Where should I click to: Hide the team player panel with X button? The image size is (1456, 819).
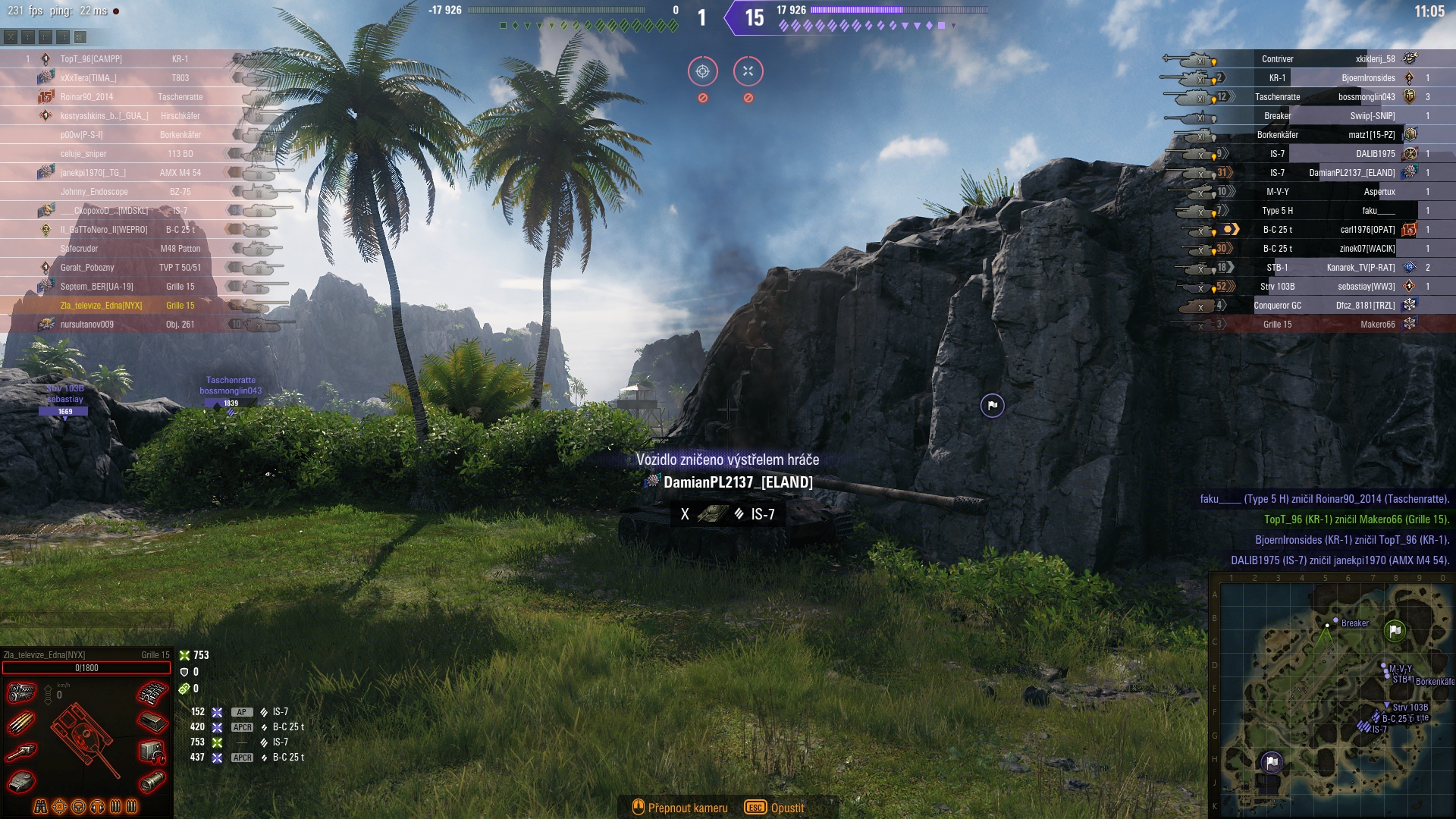[11, 36]
